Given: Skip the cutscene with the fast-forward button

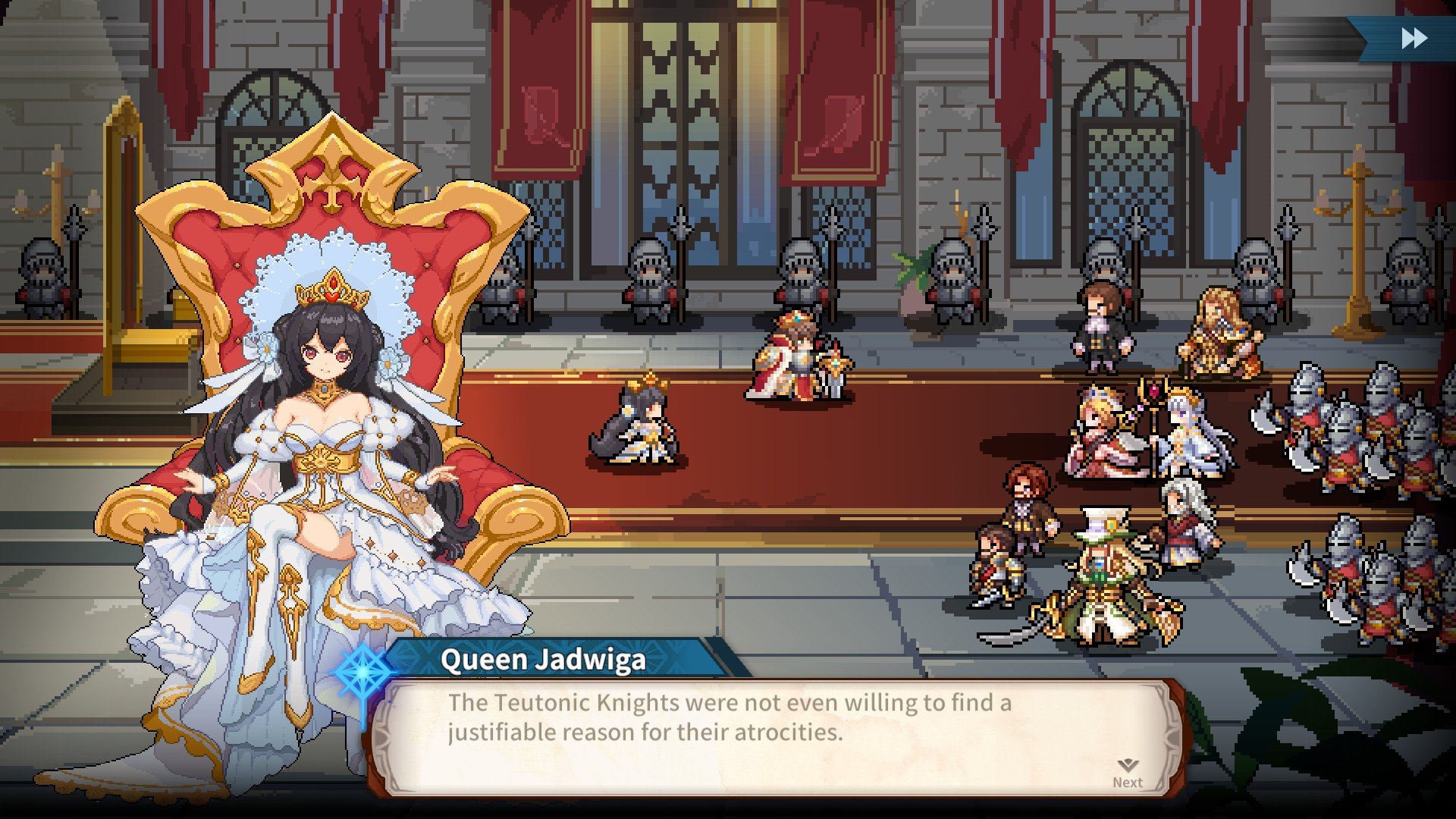Looking at the screenshot, I should (x=1414, y=38).
